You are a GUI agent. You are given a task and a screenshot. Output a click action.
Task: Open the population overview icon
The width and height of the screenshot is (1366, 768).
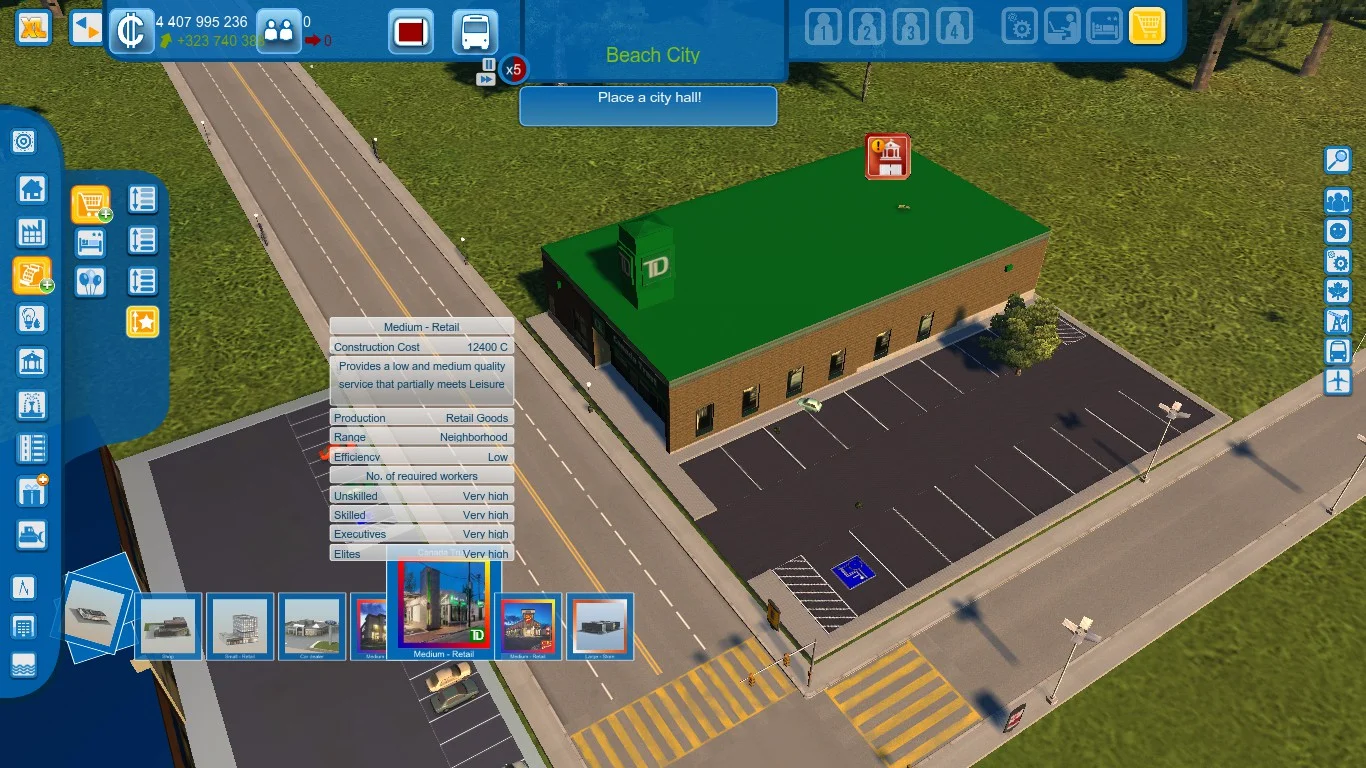tap(278, 30)
